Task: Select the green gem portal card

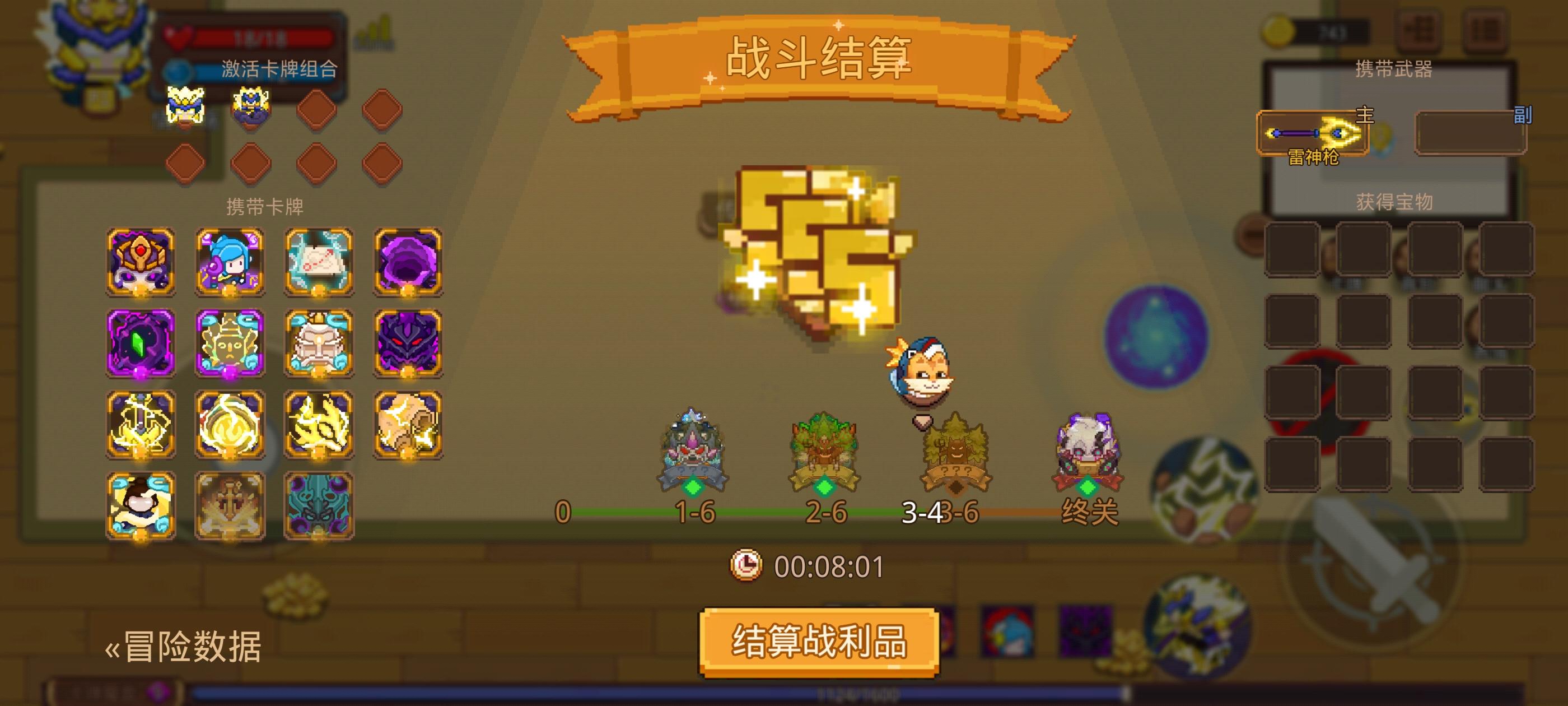Action: [140, 344]
